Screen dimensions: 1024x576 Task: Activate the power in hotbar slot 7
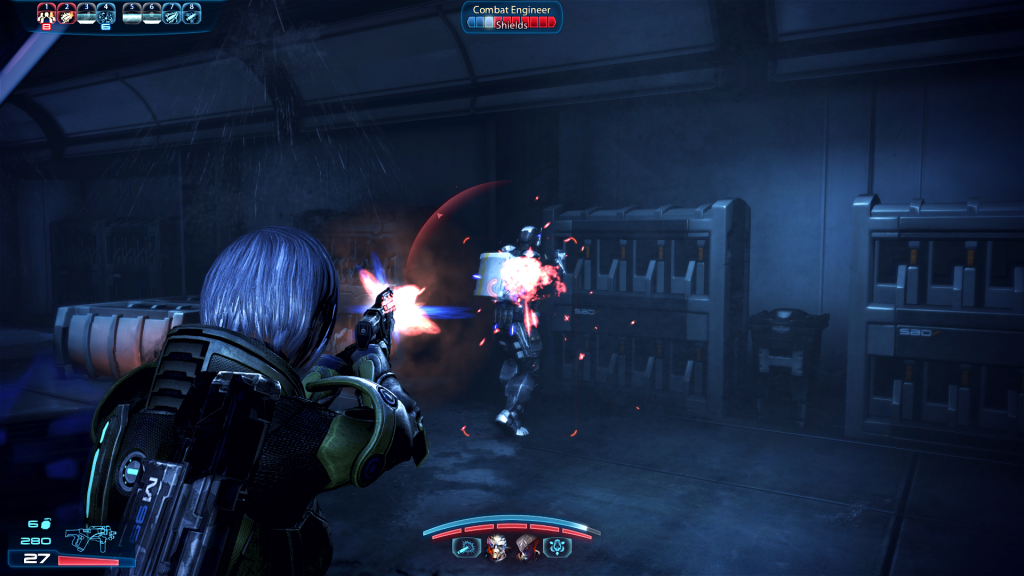click(171, 14)
